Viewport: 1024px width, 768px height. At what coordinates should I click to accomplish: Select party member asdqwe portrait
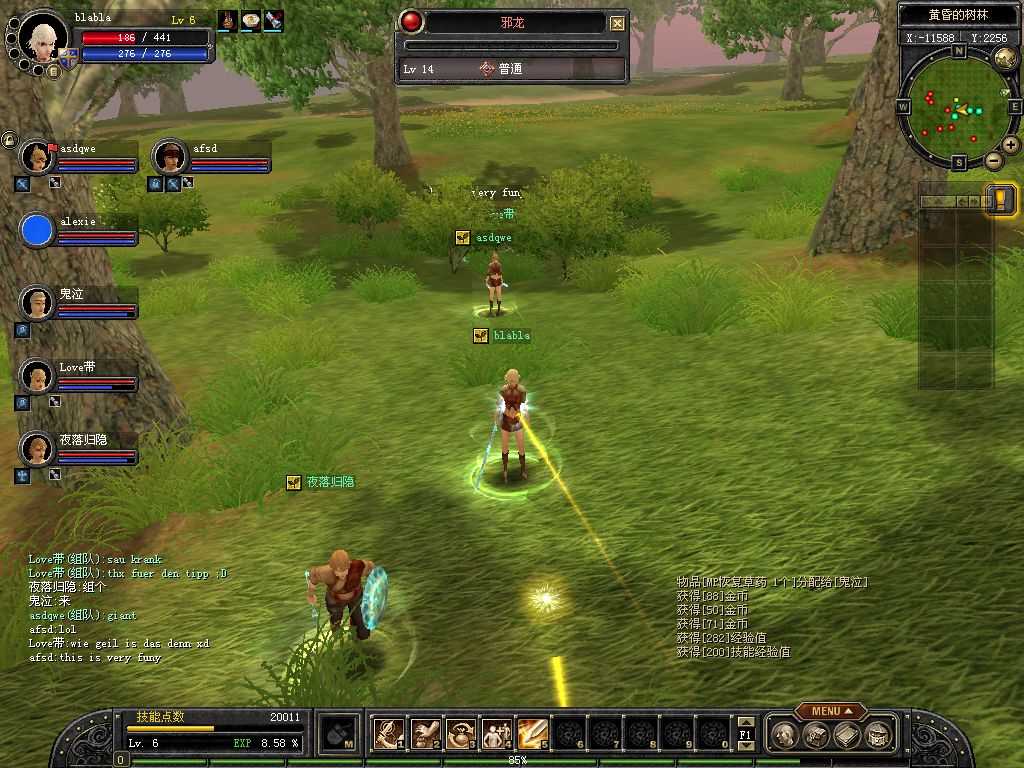click(36, 157)
